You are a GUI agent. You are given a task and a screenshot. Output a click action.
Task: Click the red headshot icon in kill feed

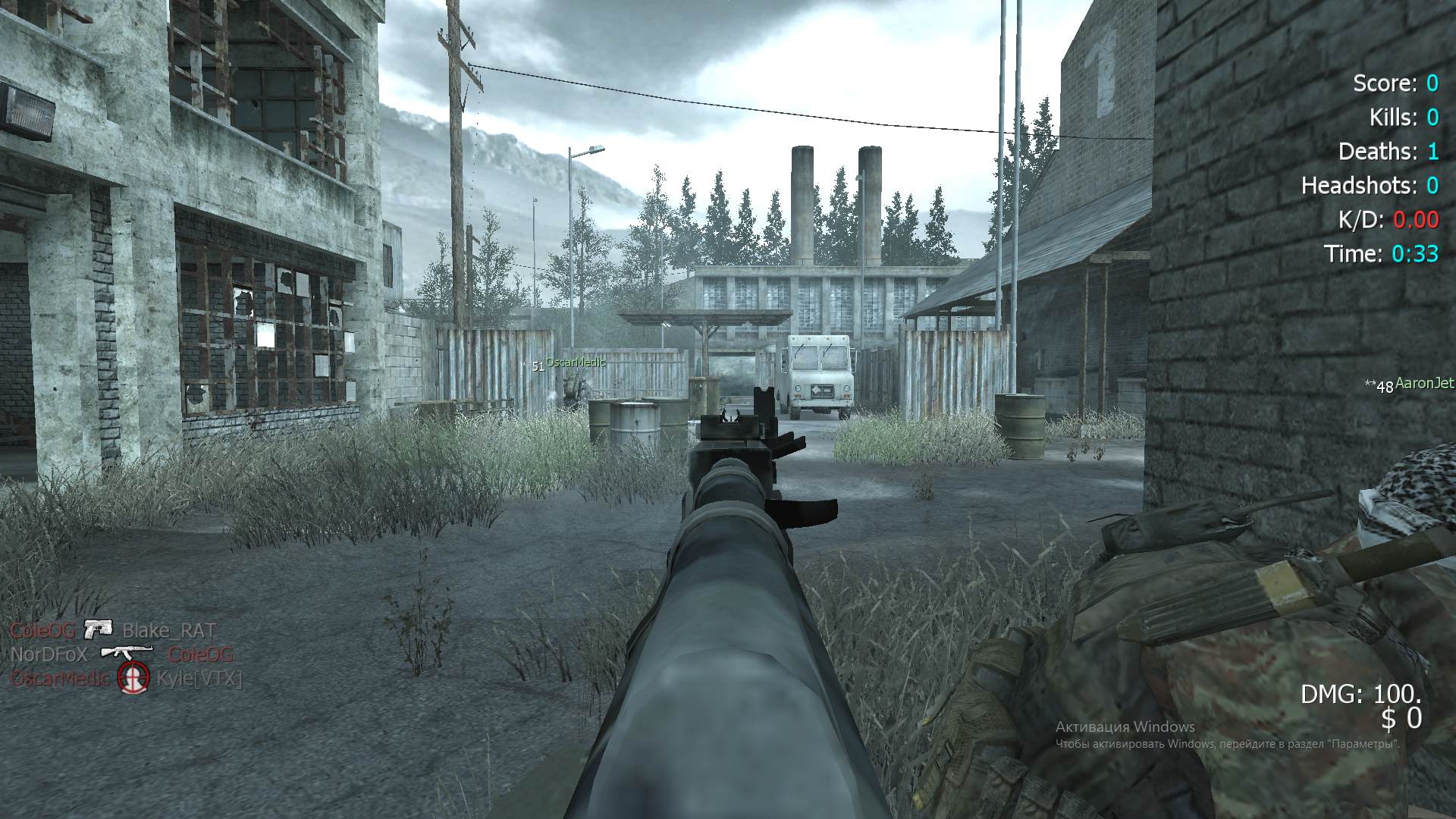(x=133, y=677)
